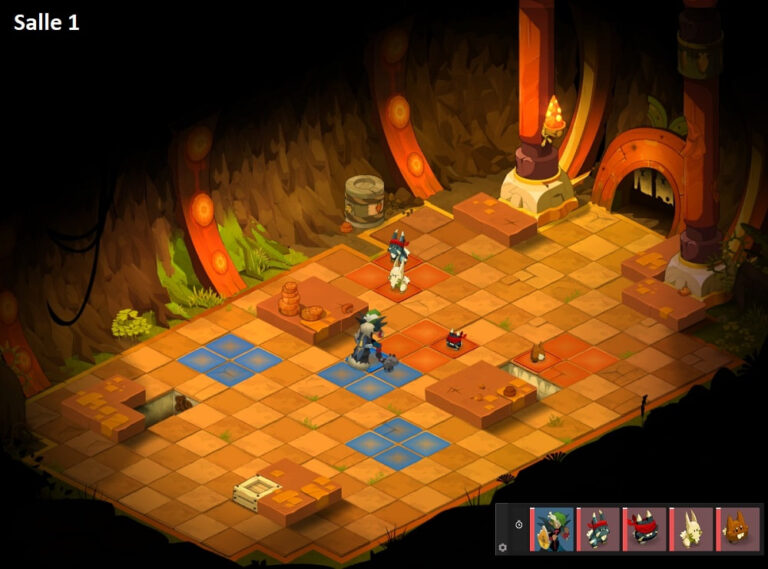
Task: Select the green-haired player portrait in the timeline
Action: (553, 529)
